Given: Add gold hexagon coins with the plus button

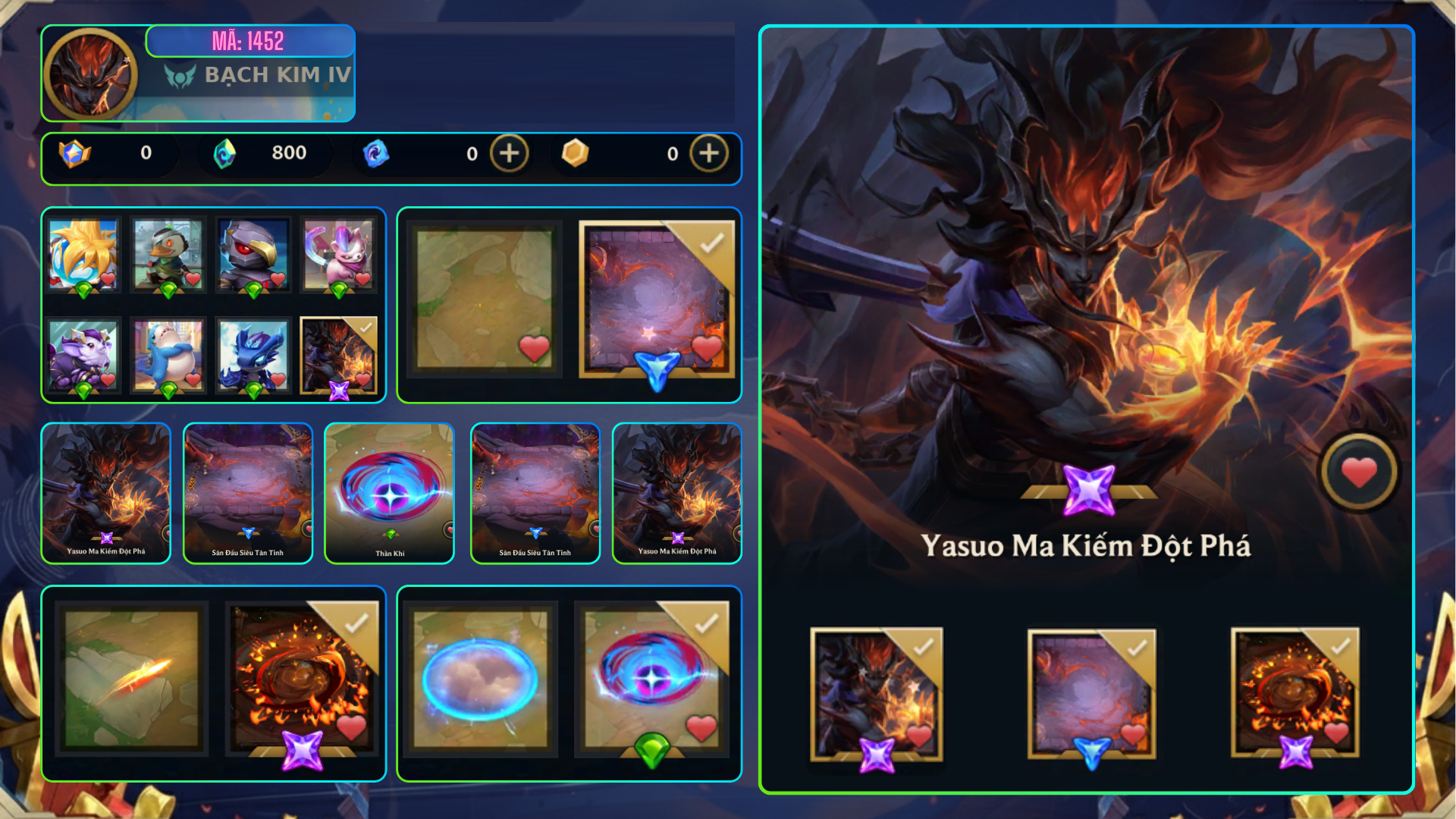Looking at the screenshot, I should (708, 153).
